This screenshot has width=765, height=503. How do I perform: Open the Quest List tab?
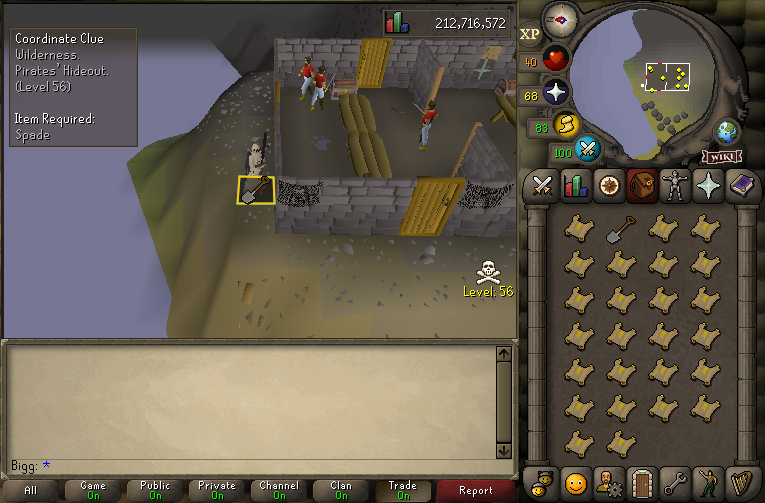(x=607, y=186)
